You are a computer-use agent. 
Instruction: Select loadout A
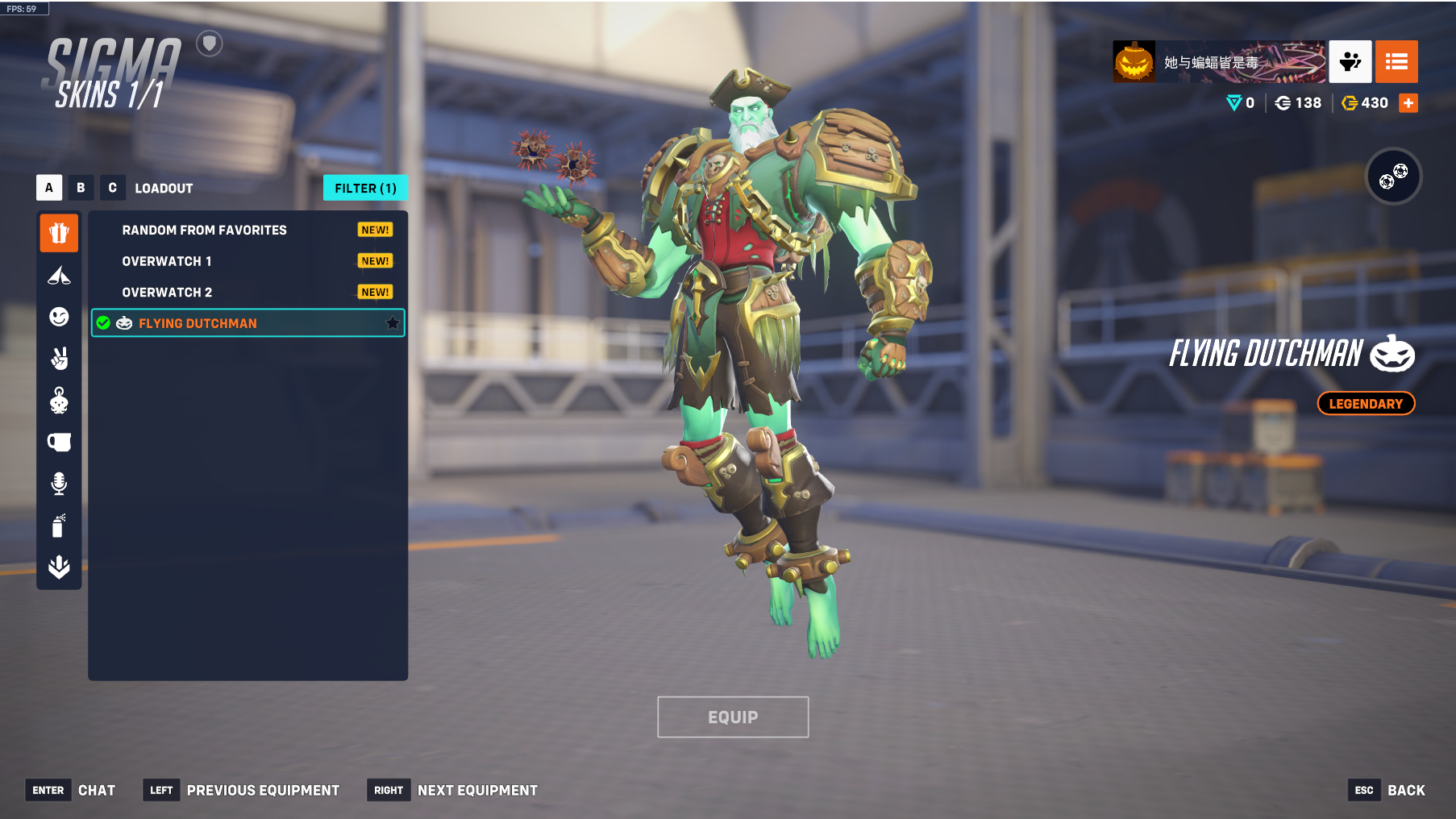click(x=49, y=188)
